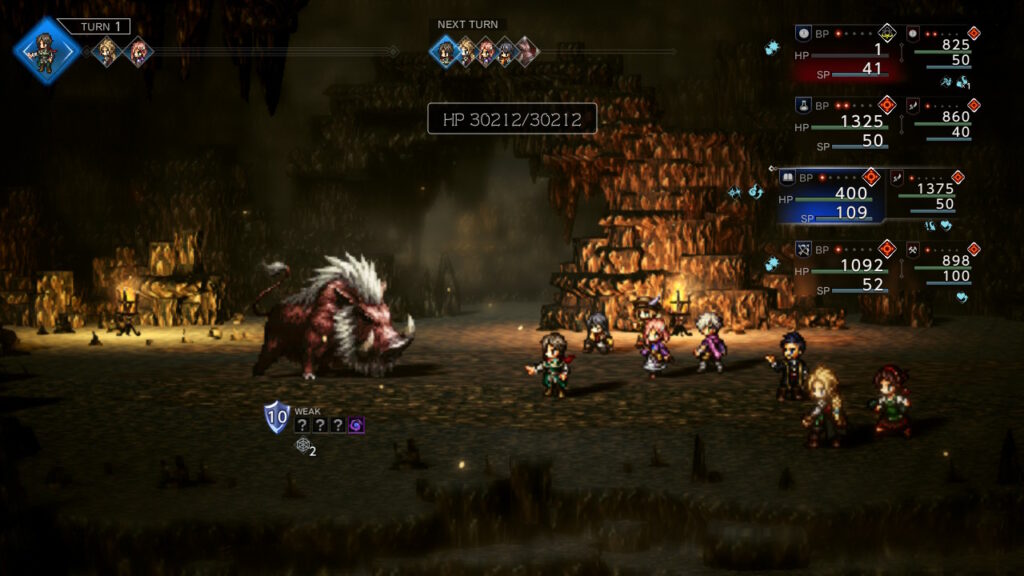Screen dimensions: 1024x576
Task: Inspect the enemy status effect icon
Action: (302, 446)
